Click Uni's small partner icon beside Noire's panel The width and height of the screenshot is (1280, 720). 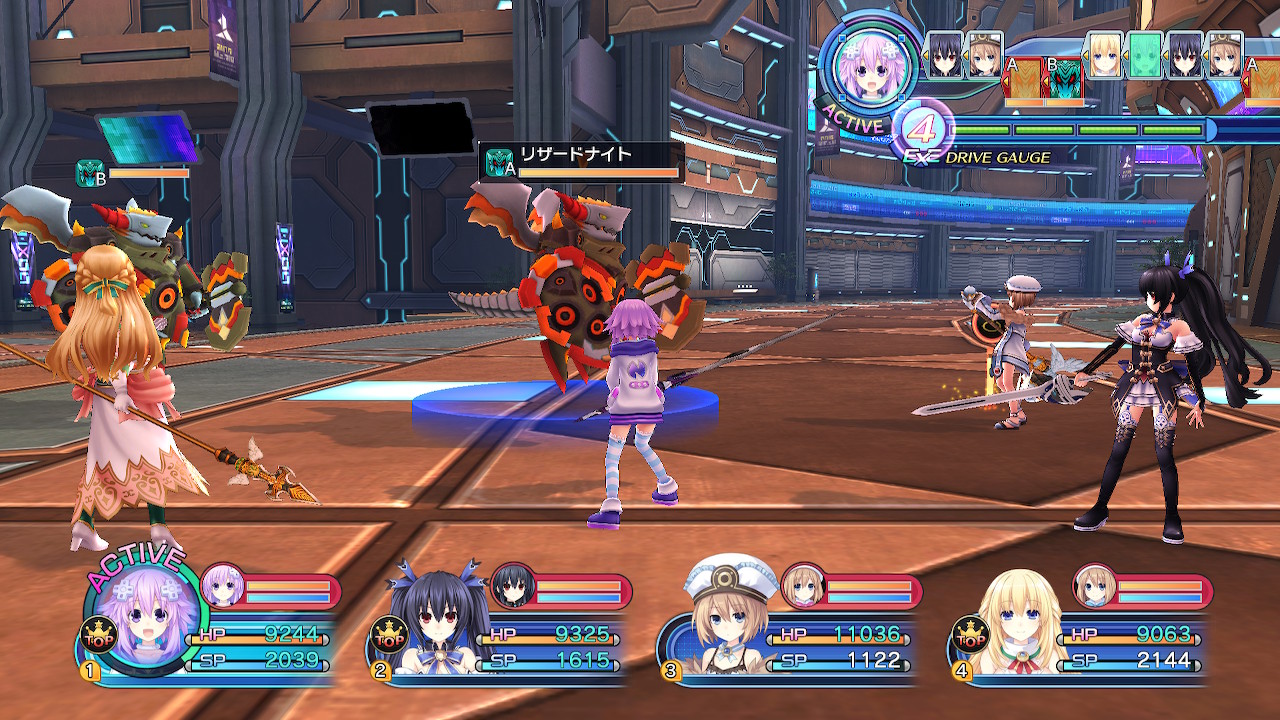(511, 586)
